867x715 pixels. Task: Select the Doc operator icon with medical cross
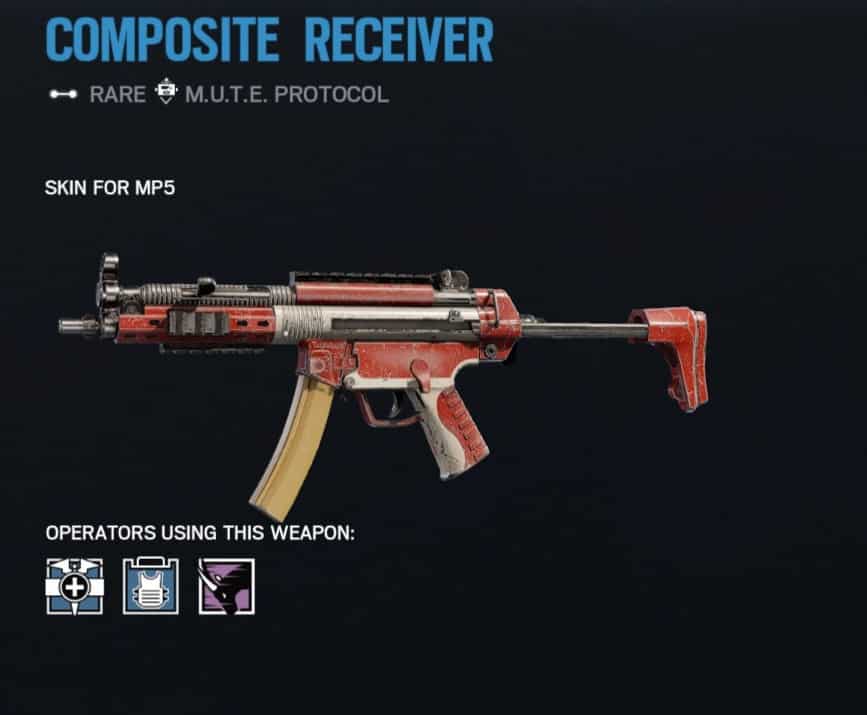(x=74, y=586)
